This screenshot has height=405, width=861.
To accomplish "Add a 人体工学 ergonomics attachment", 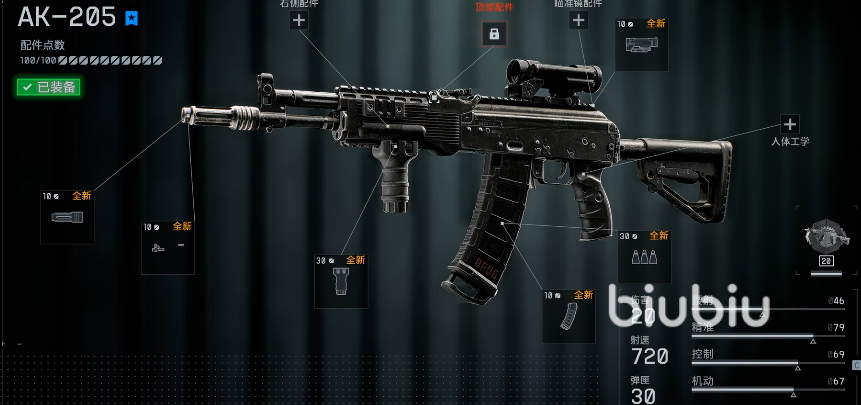I will (790, 125).
